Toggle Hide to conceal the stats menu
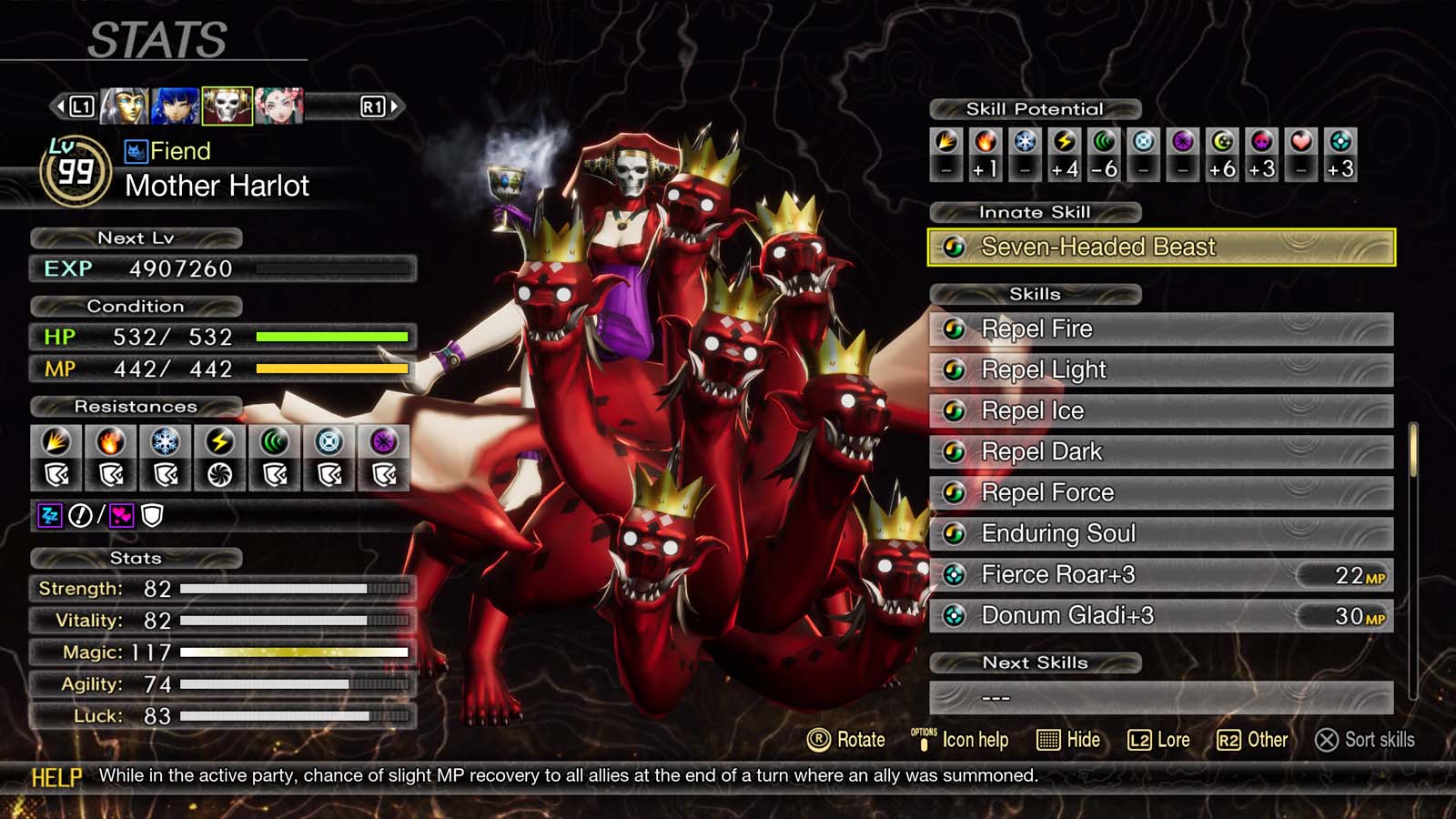This screenshot has height=819, width=1456. 1069,740
